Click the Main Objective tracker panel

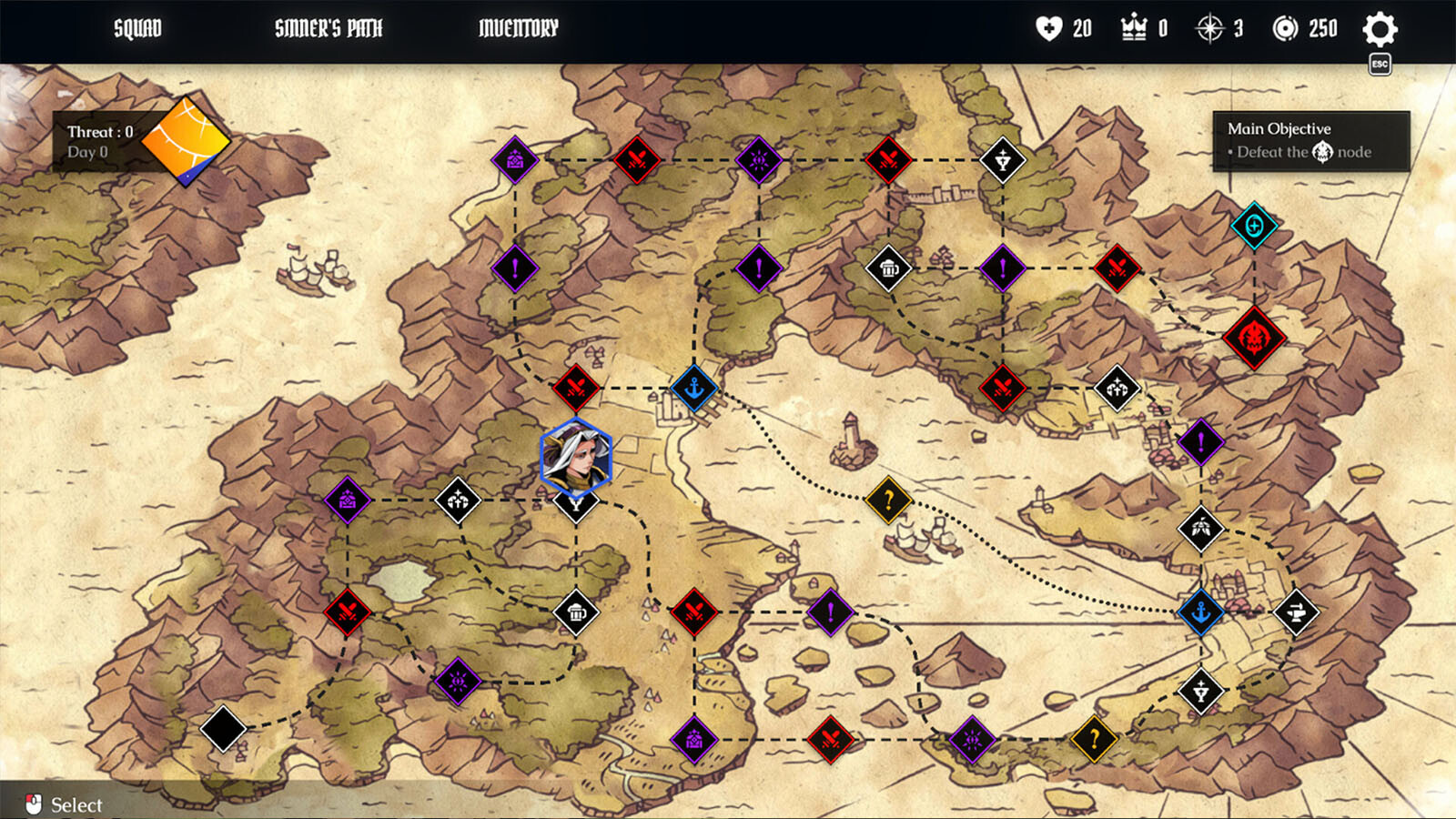pos(1310,141)
